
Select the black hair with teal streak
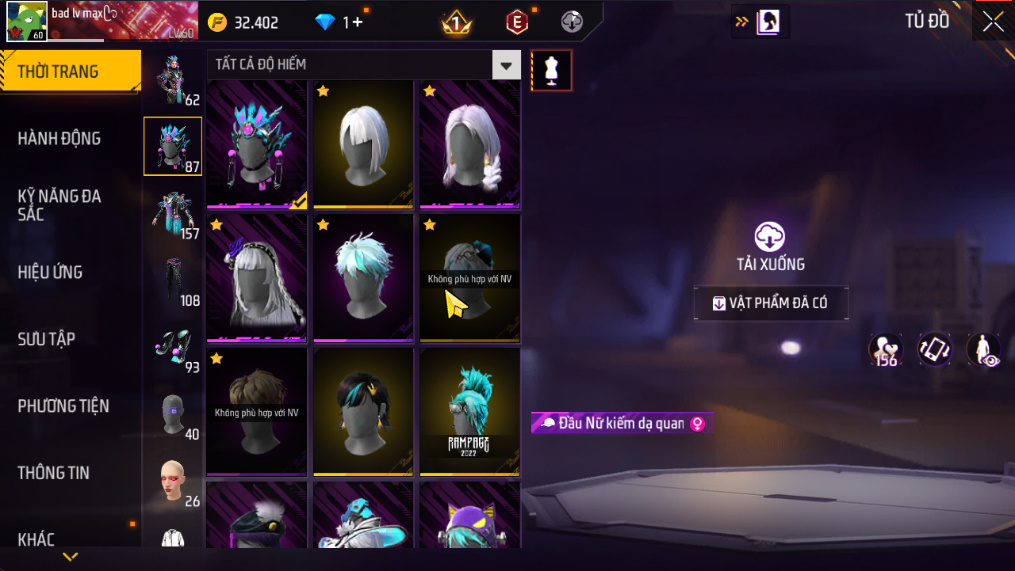(363, 412)
